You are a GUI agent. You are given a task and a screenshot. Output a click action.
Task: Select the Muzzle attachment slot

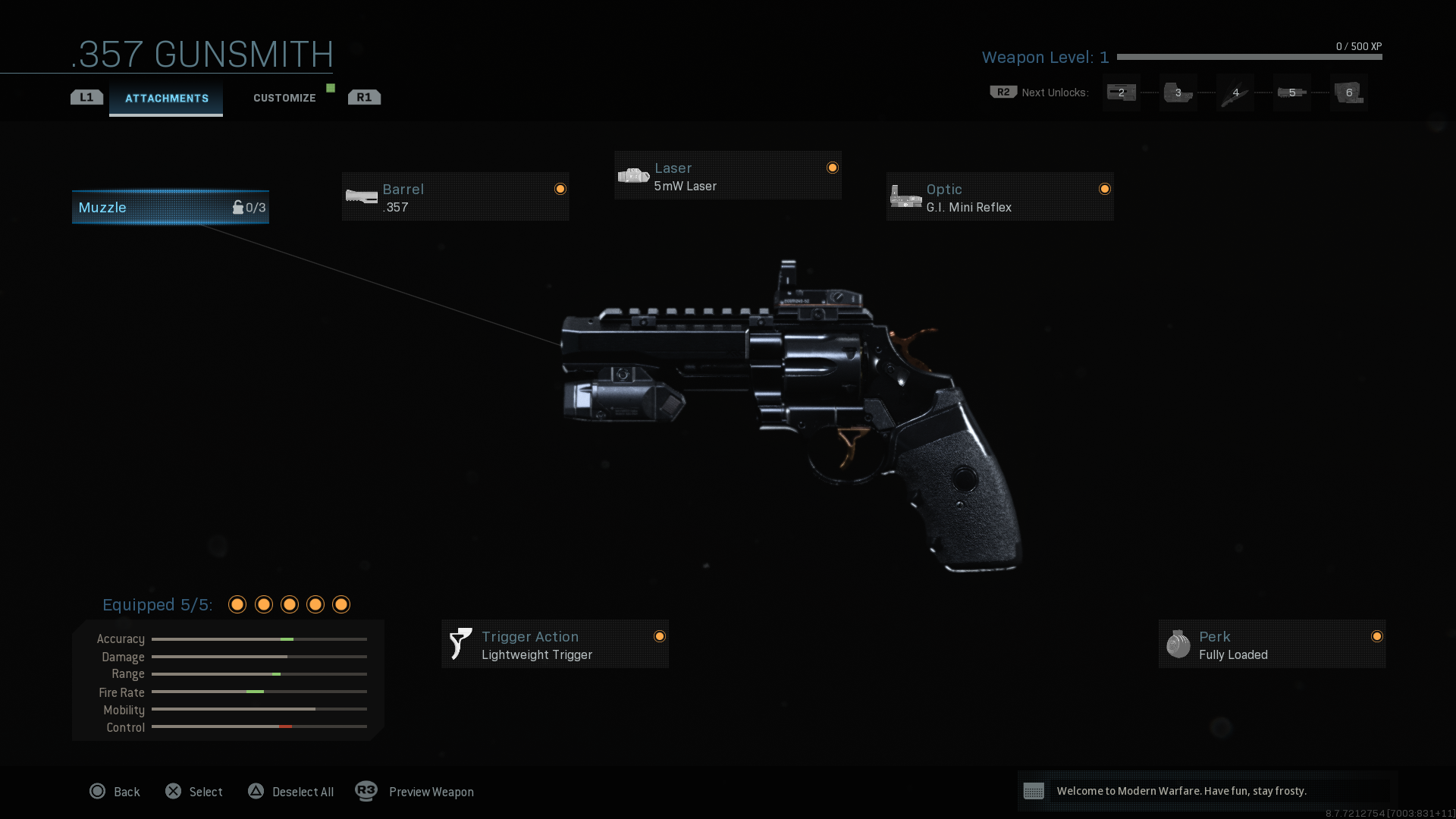pos(171,207)
